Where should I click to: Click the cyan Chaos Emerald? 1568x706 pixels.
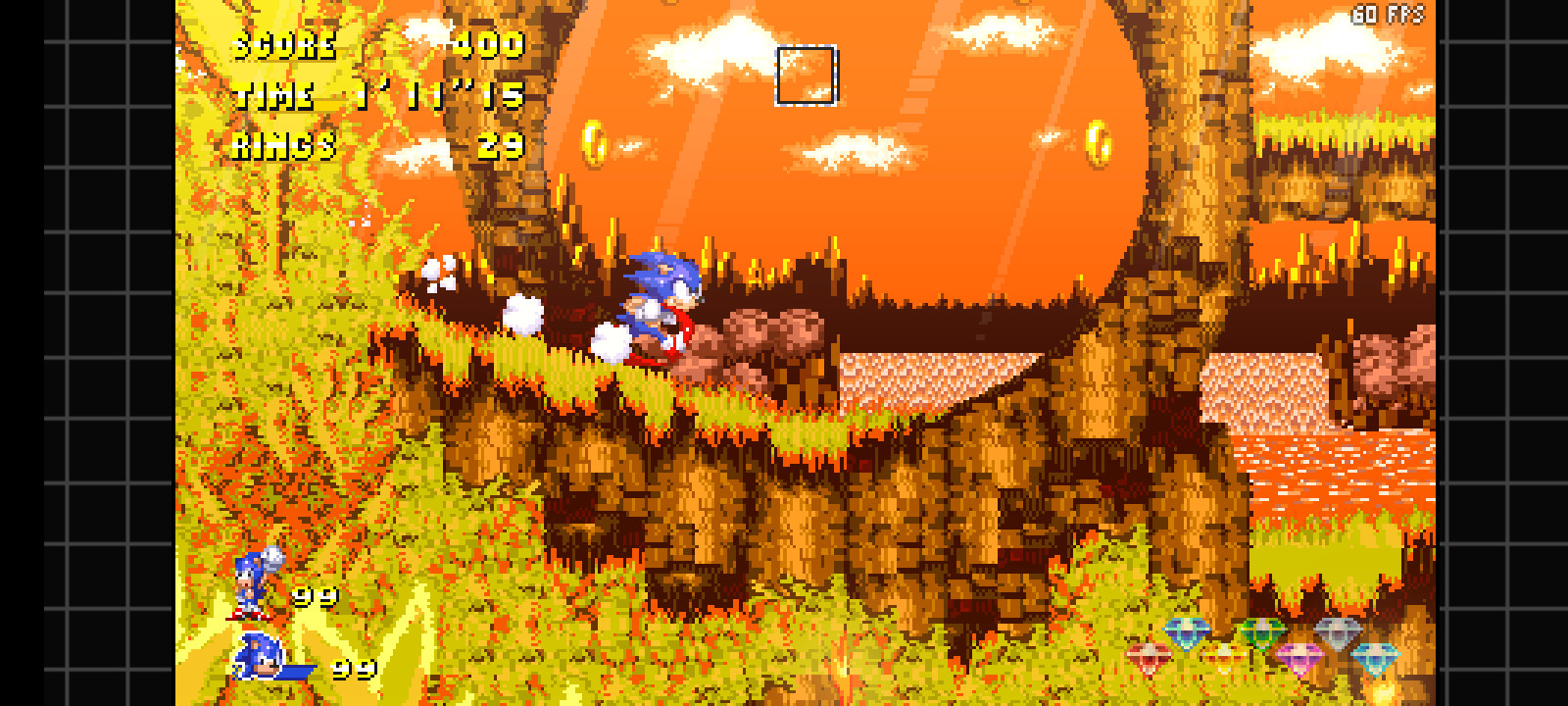click(1374, 657)
